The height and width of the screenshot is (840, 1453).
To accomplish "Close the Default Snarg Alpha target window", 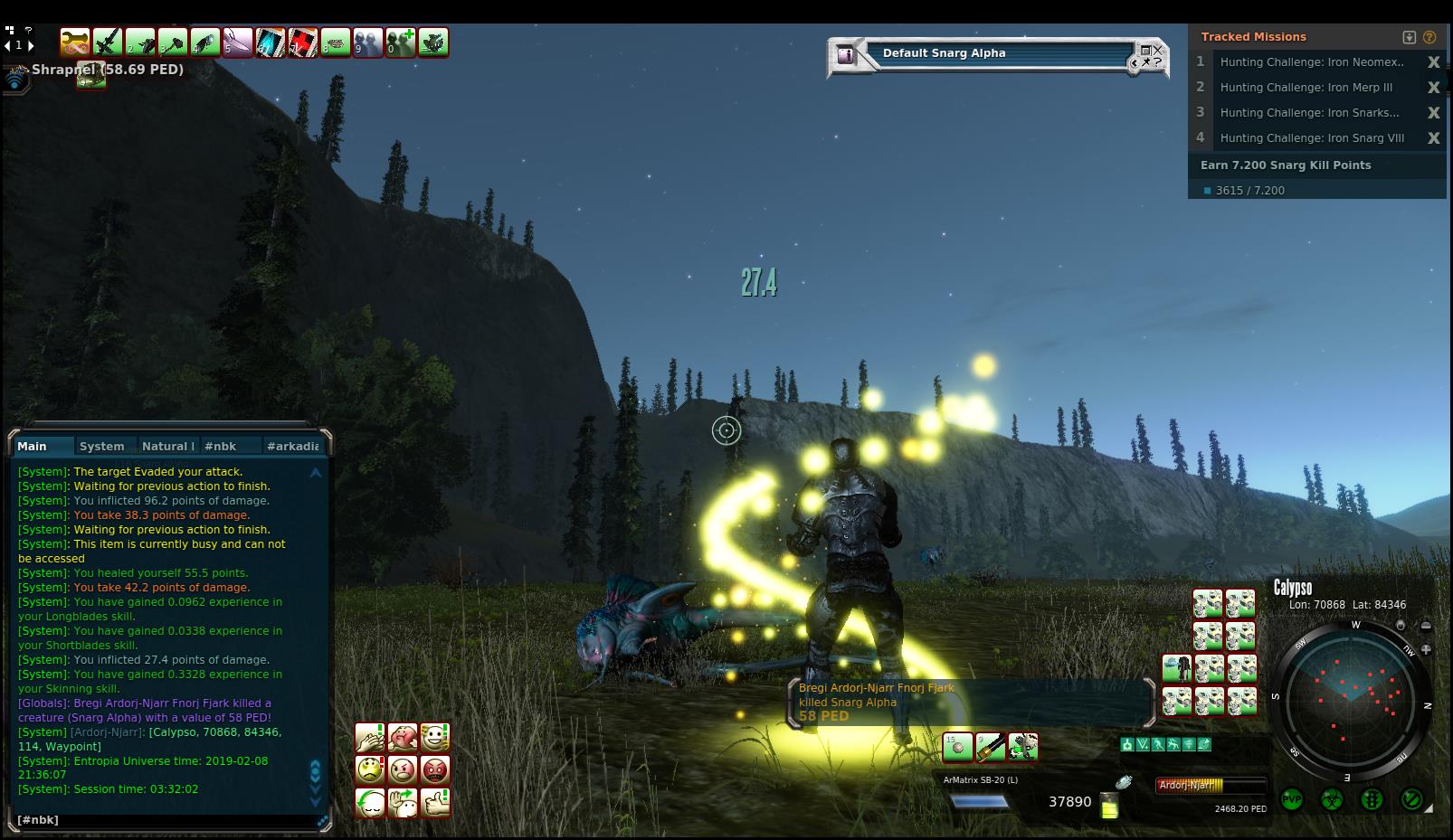I will 1157,50.
